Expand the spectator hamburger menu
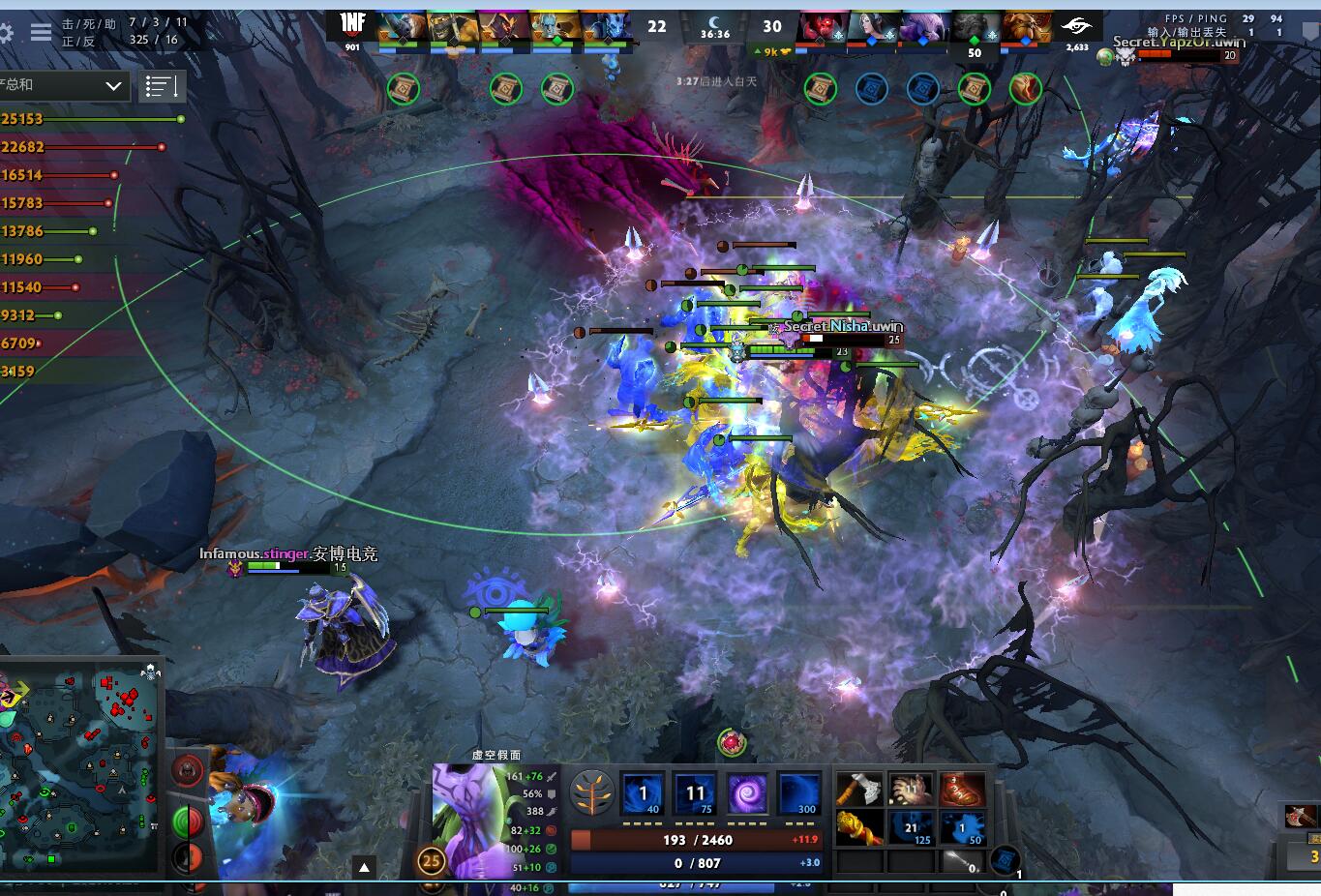The width and height of the screenshot is (1321, 896). (39, 30)
